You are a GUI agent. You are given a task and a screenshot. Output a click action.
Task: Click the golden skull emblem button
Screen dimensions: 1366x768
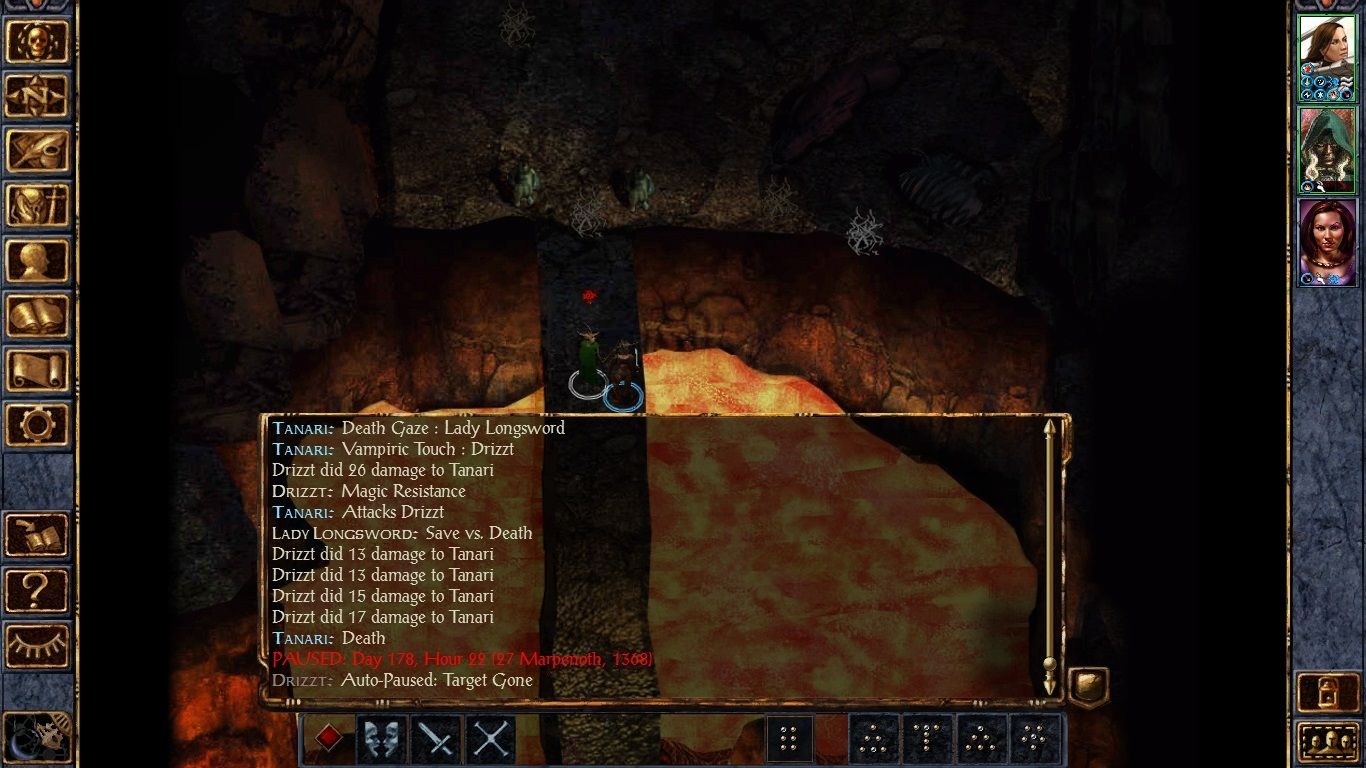(x=38, y=41)
